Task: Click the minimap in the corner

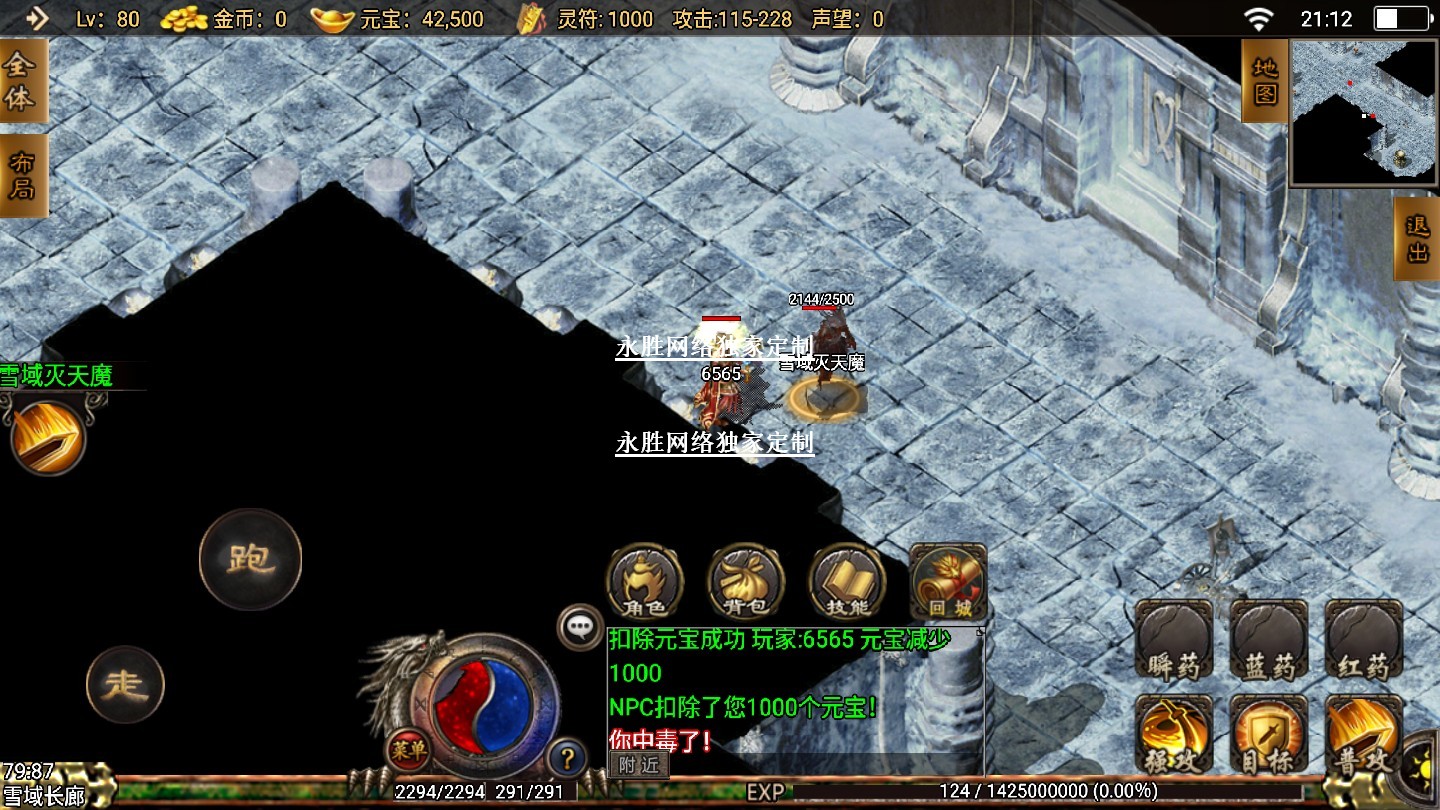Action: 1364,112
